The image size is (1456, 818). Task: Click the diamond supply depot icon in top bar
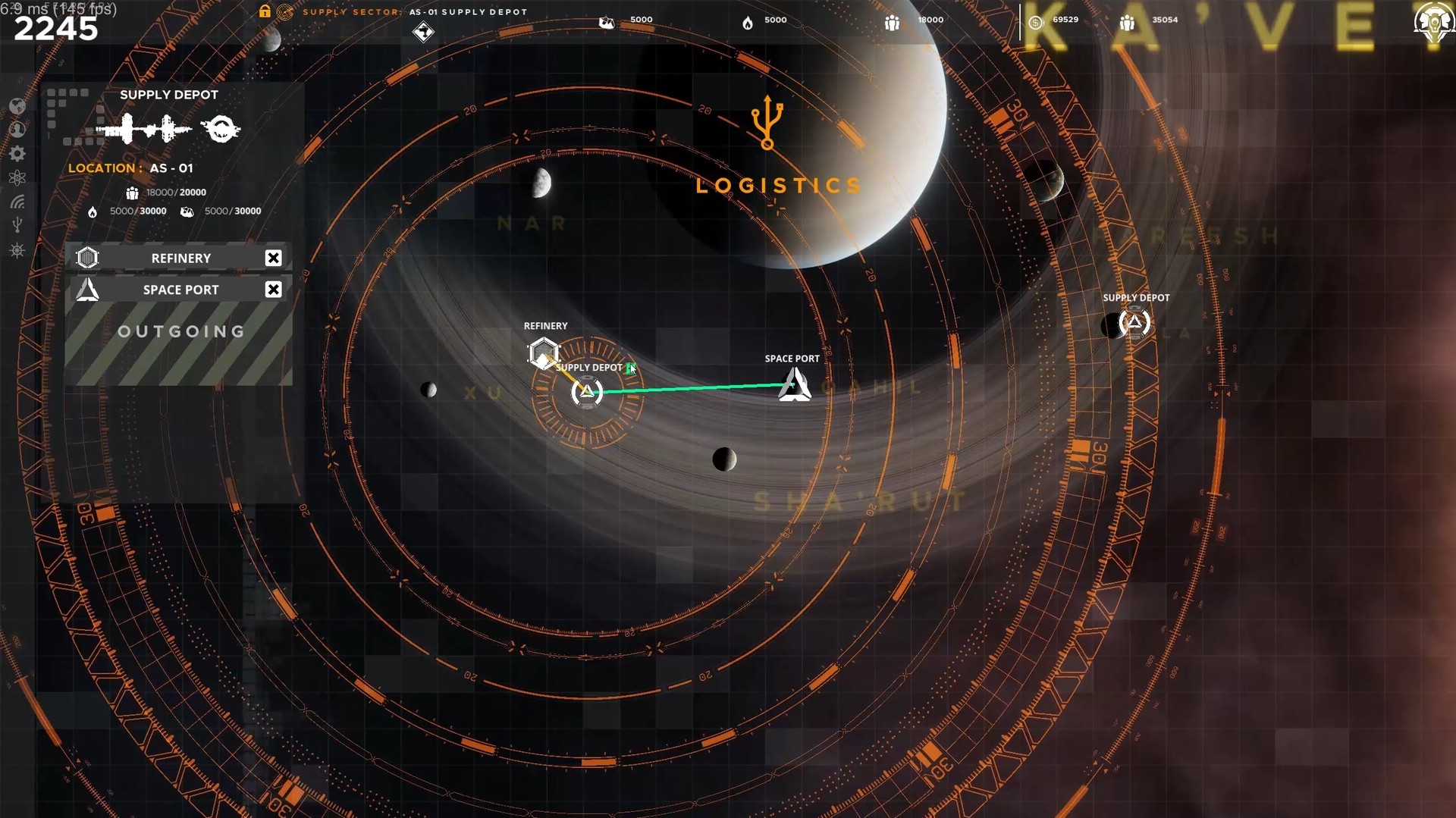423,32
